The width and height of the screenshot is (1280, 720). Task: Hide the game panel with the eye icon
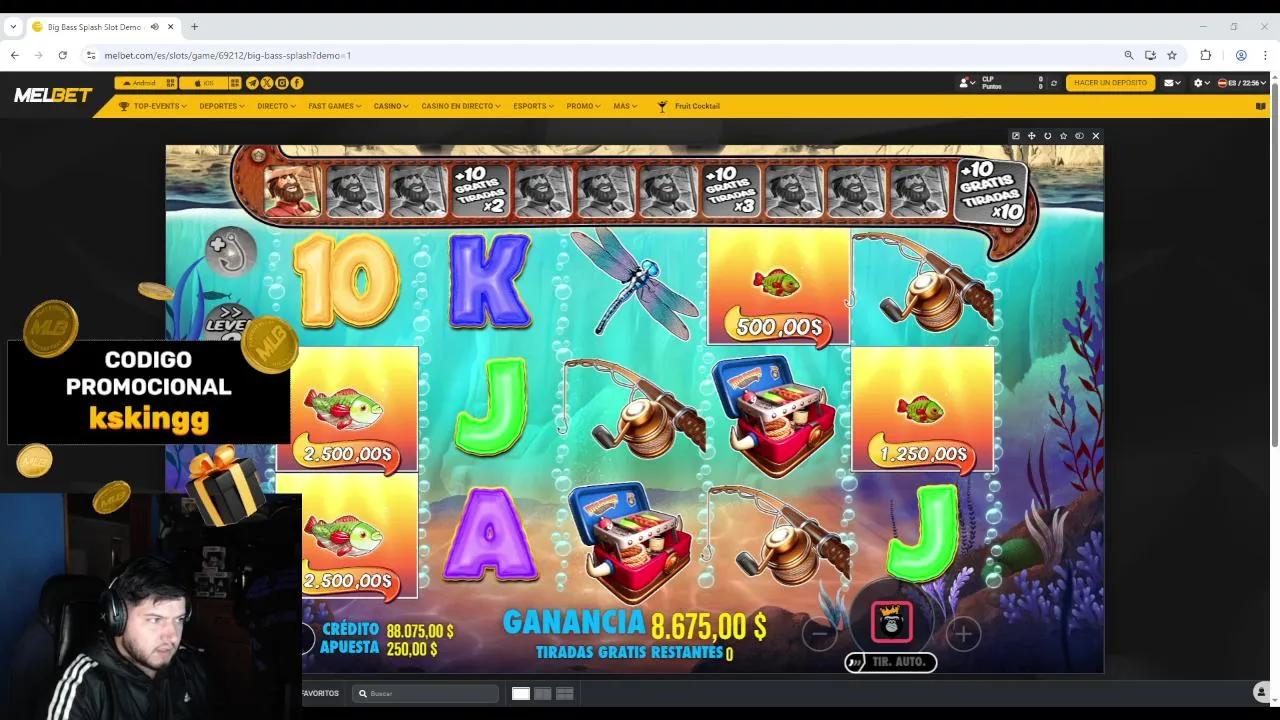tap(1079, 135)
